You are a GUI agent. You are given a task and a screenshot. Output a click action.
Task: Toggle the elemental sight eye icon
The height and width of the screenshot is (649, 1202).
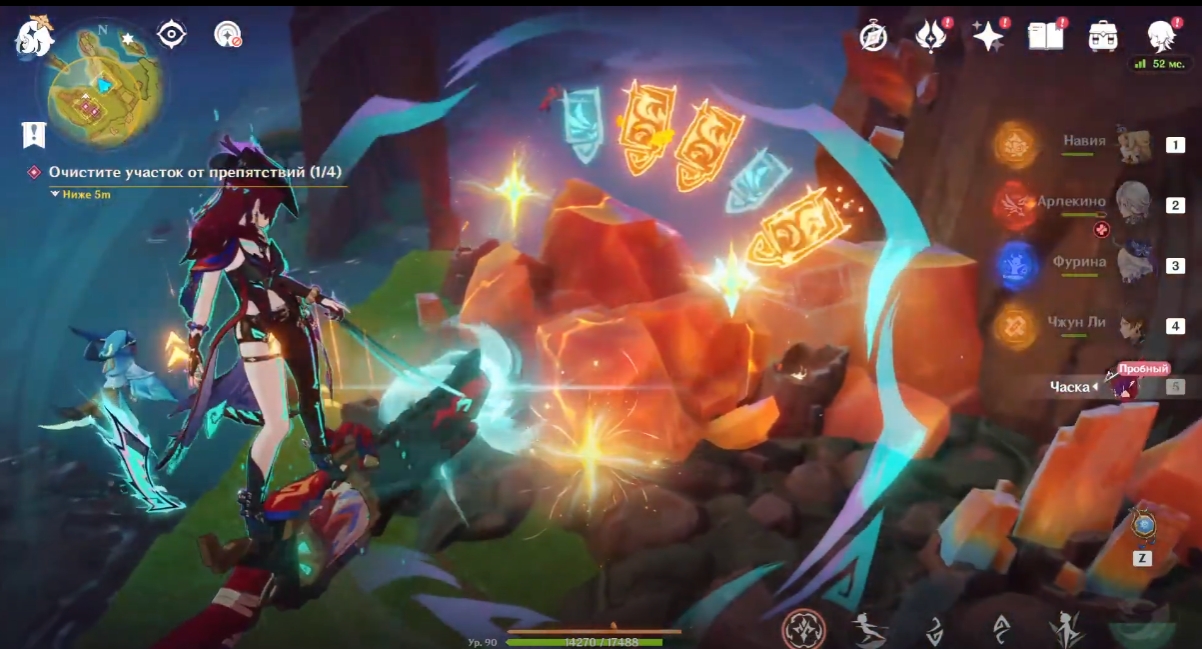pyautogui.click(x=172, y=35)
